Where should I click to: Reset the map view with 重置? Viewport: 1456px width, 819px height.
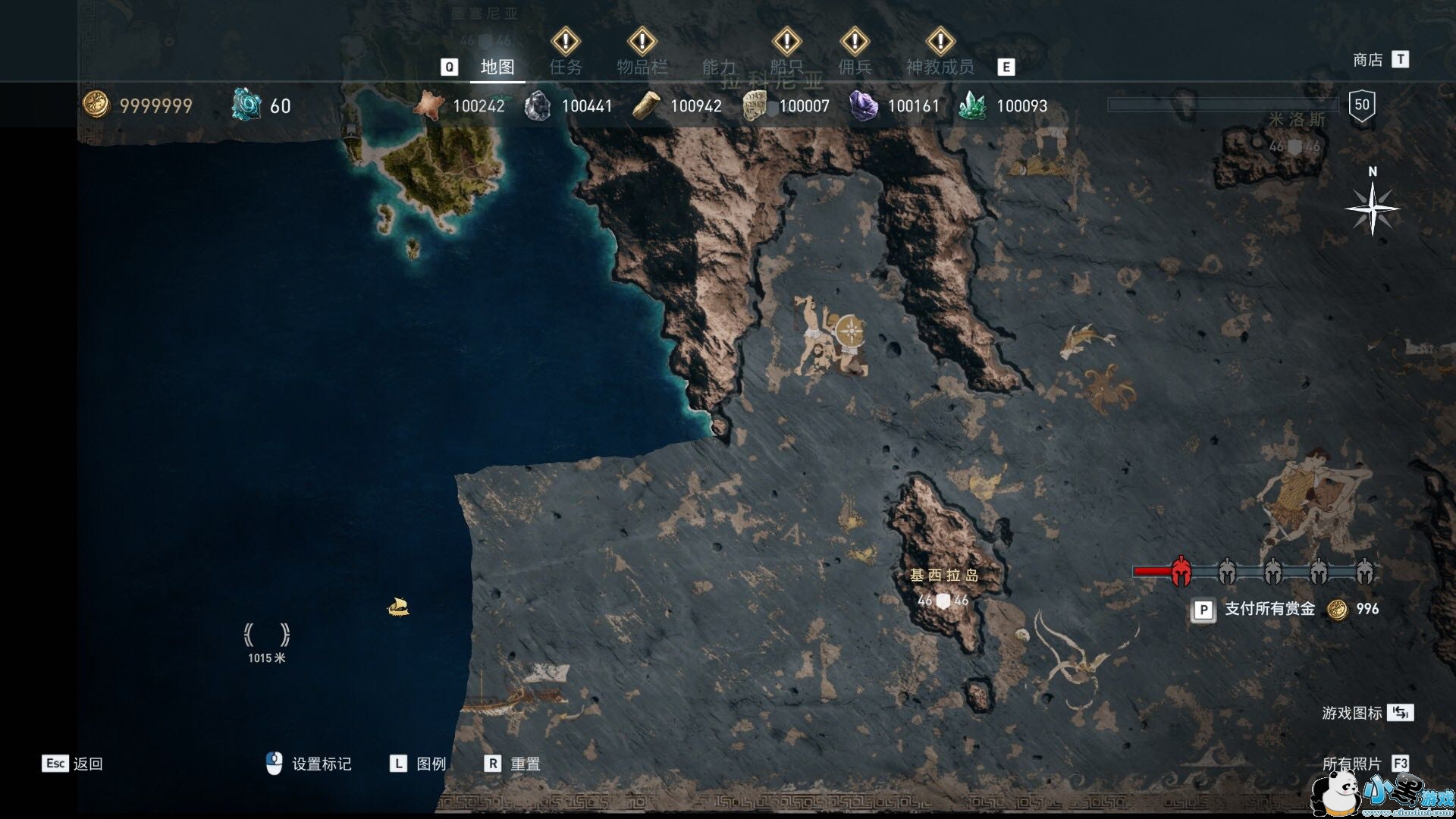coord(525,764)
